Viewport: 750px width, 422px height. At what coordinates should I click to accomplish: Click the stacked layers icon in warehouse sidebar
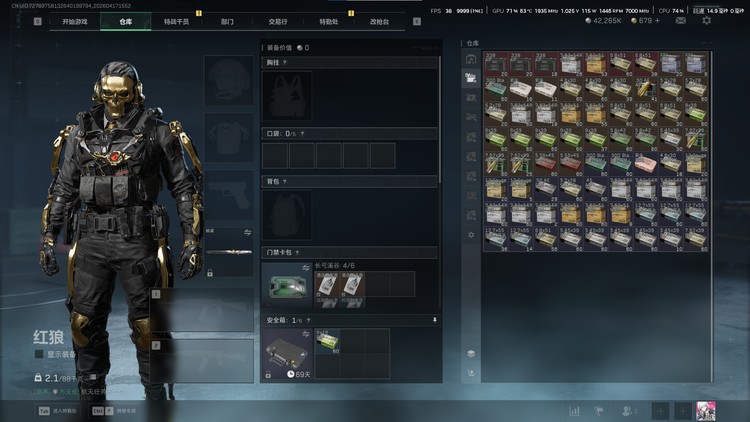click(471, 353)
